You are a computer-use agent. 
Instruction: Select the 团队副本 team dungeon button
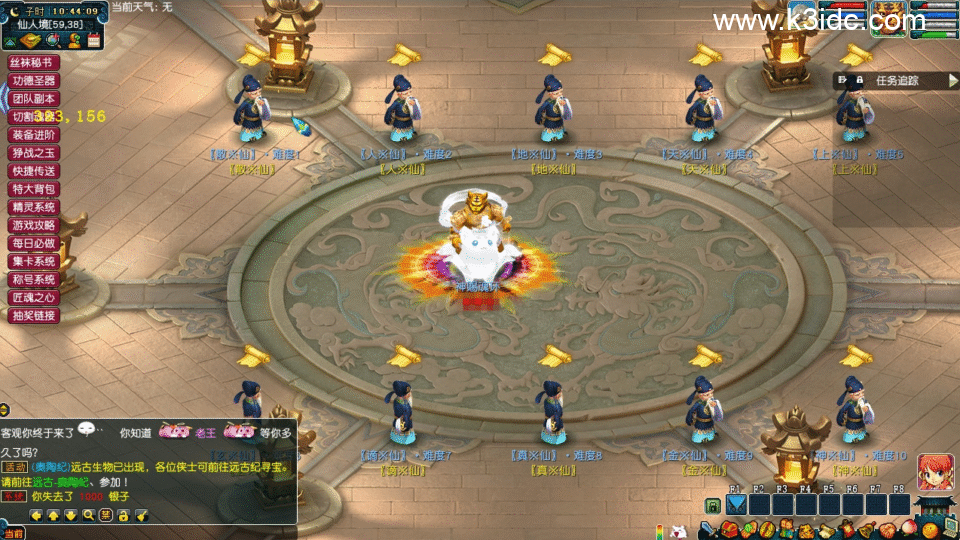[35, 99]
